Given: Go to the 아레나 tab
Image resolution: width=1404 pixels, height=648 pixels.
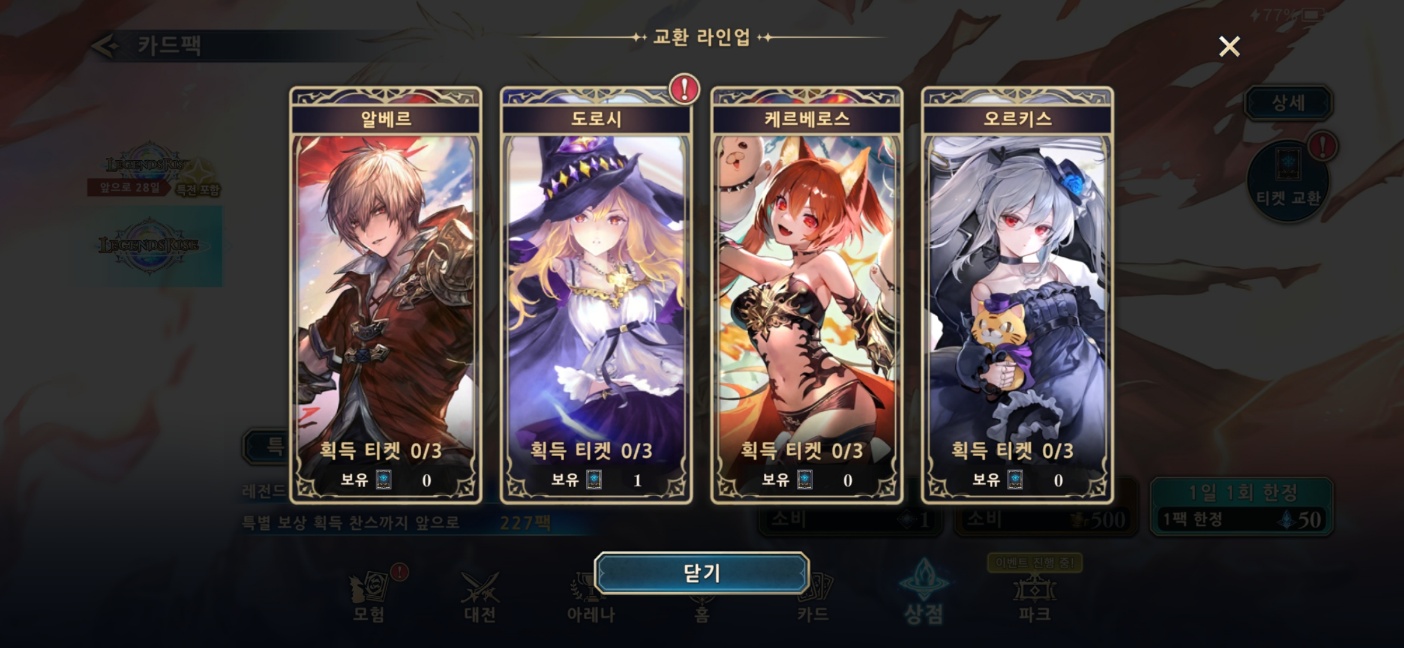Looking at the screenshot, I should [590, 598].
